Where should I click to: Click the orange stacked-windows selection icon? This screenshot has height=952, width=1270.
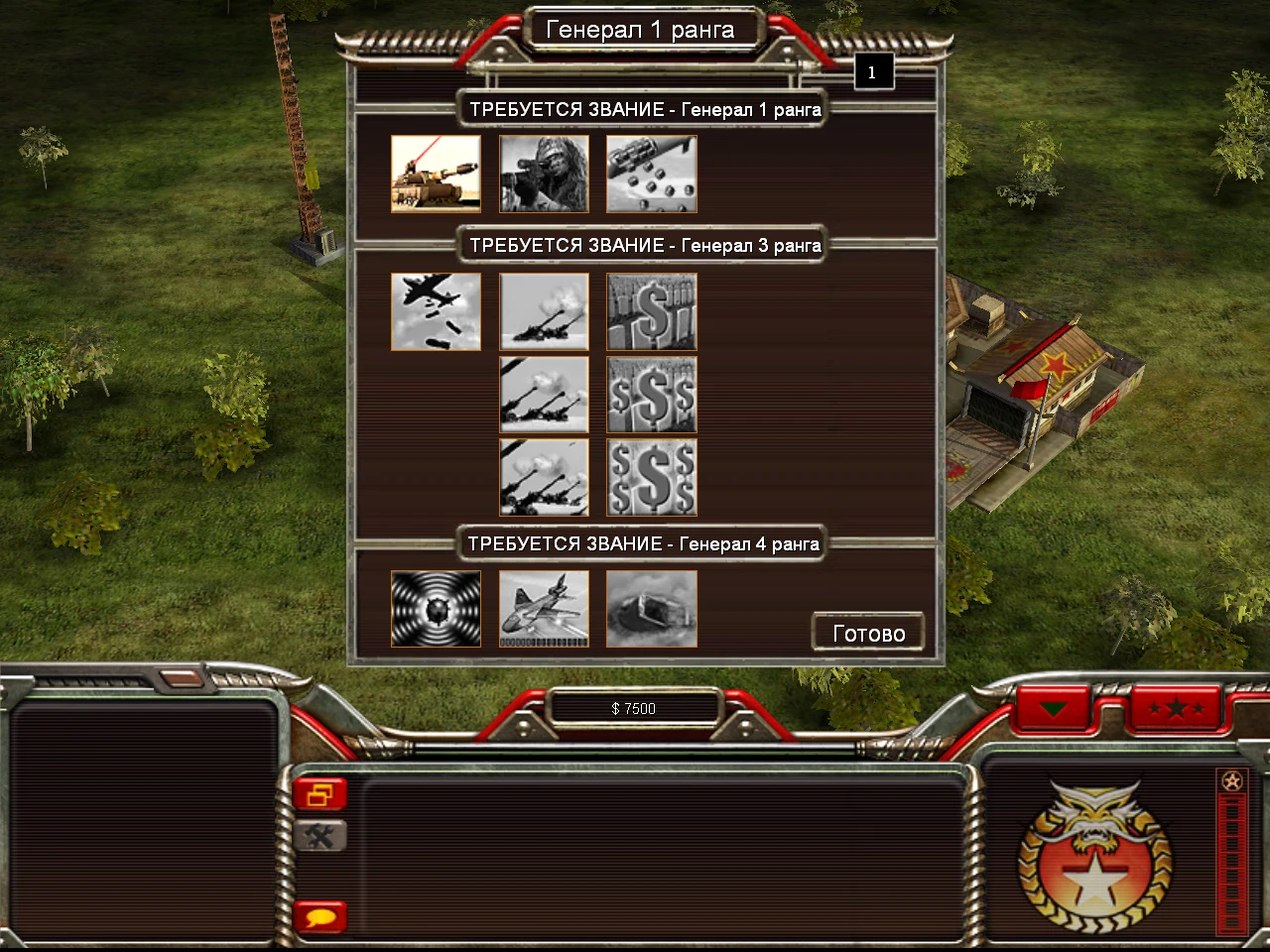(x=319, y=792)
